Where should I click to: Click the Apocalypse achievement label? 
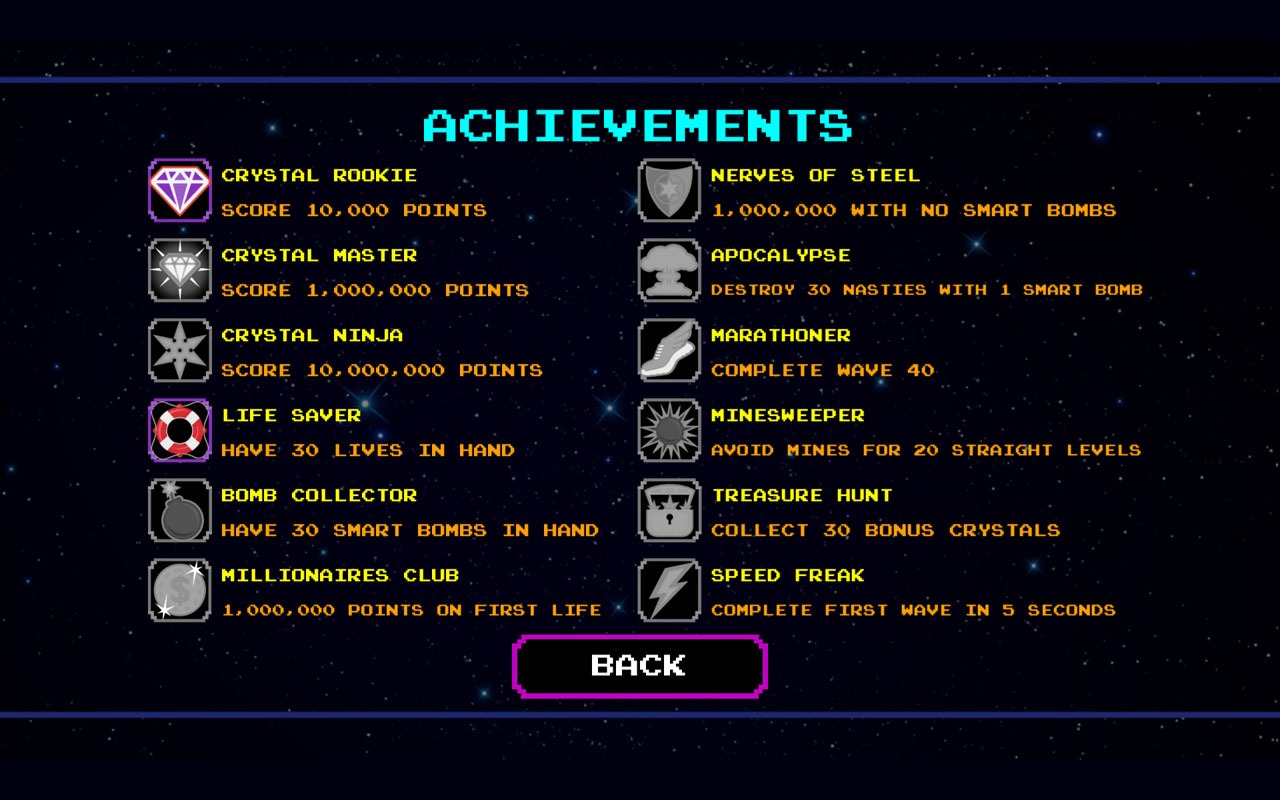(x=780, y=255)
